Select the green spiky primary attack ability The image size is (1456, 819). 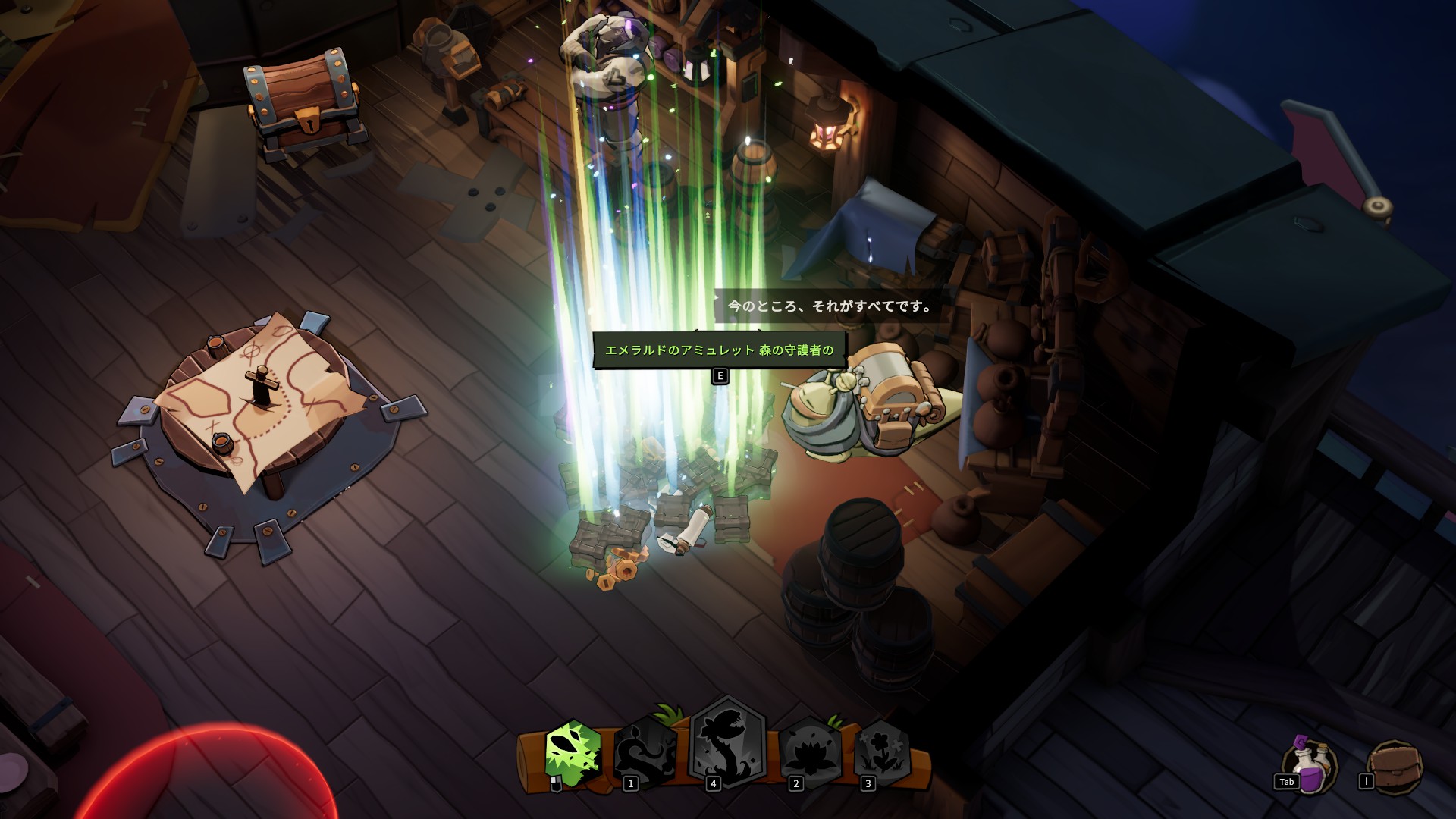[x=573, y=752]
